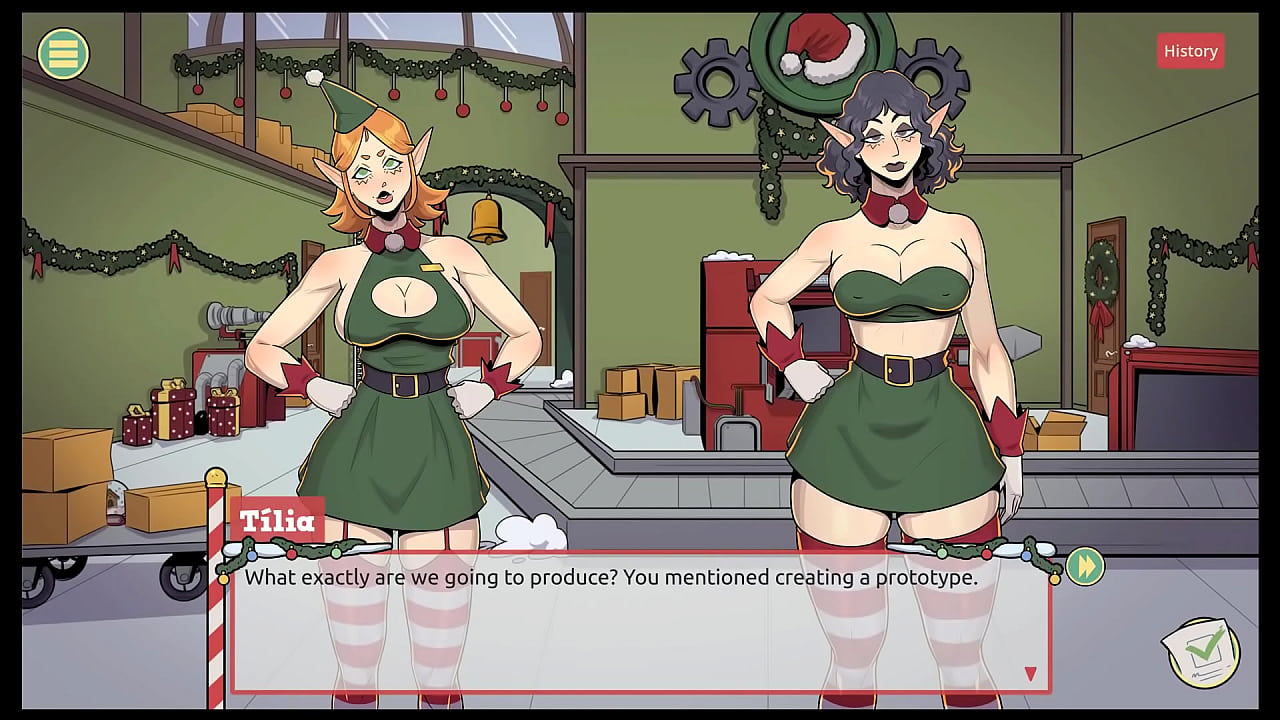This screenshot has height=720, width=1280.
Task: Open the hamburger main menu
Action: pos(62,52)
